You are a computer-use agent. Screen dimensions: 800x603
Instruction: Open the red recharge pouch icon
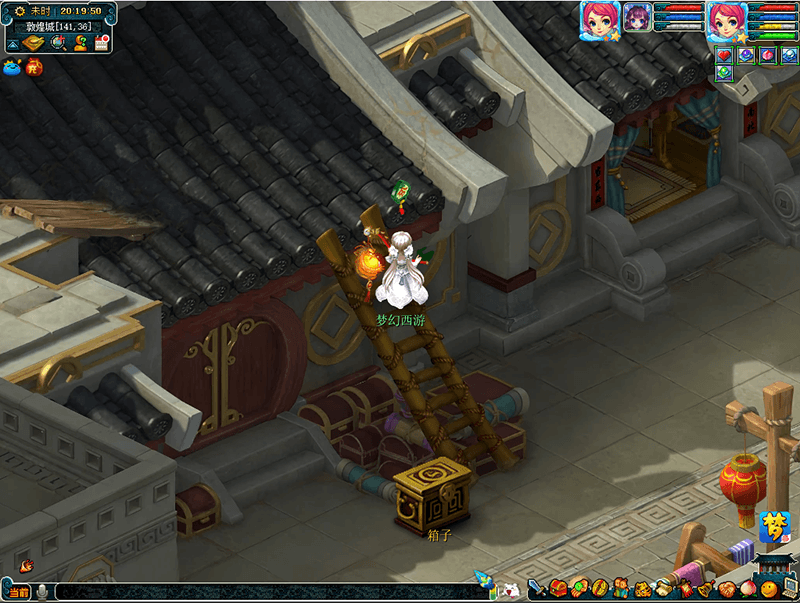tap(34, 68)
